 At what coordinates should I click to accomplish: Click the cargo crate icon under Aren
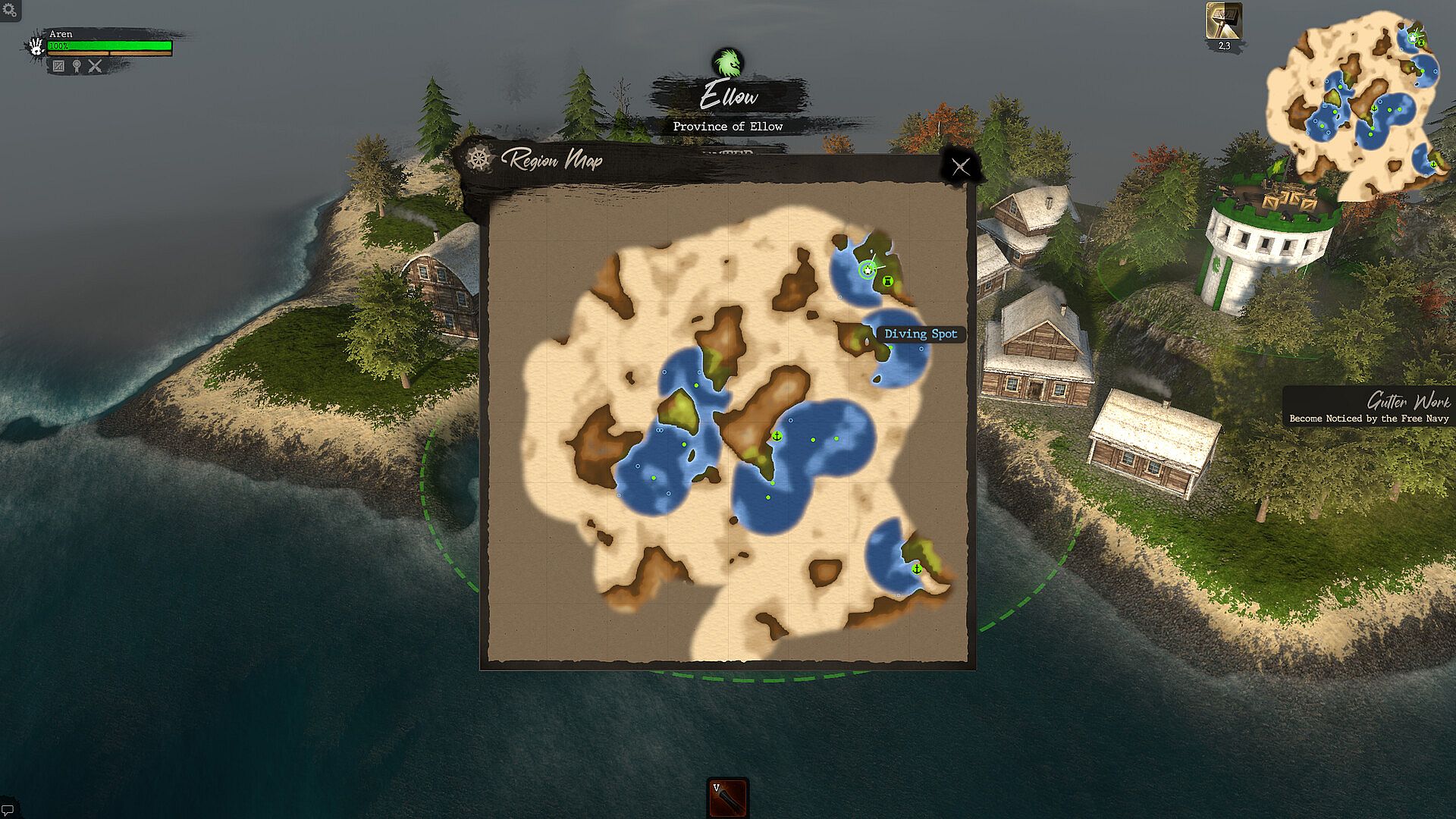(x=58, y=66)
